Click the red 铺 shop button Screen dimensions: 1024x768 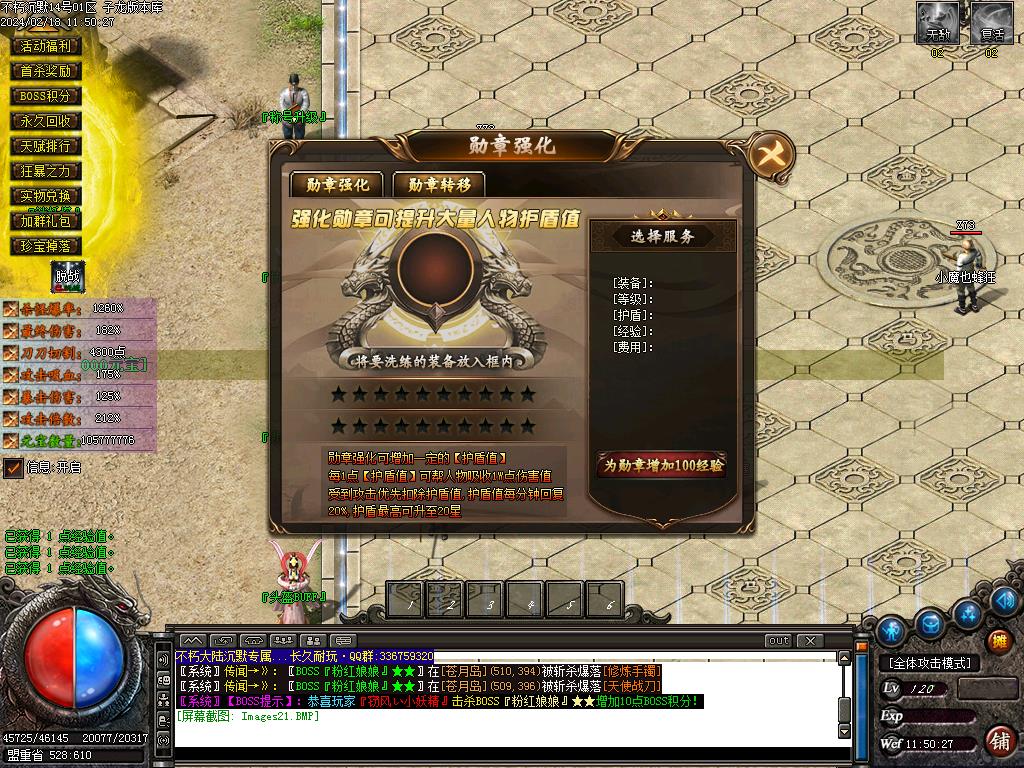click(x=998, y=740)
